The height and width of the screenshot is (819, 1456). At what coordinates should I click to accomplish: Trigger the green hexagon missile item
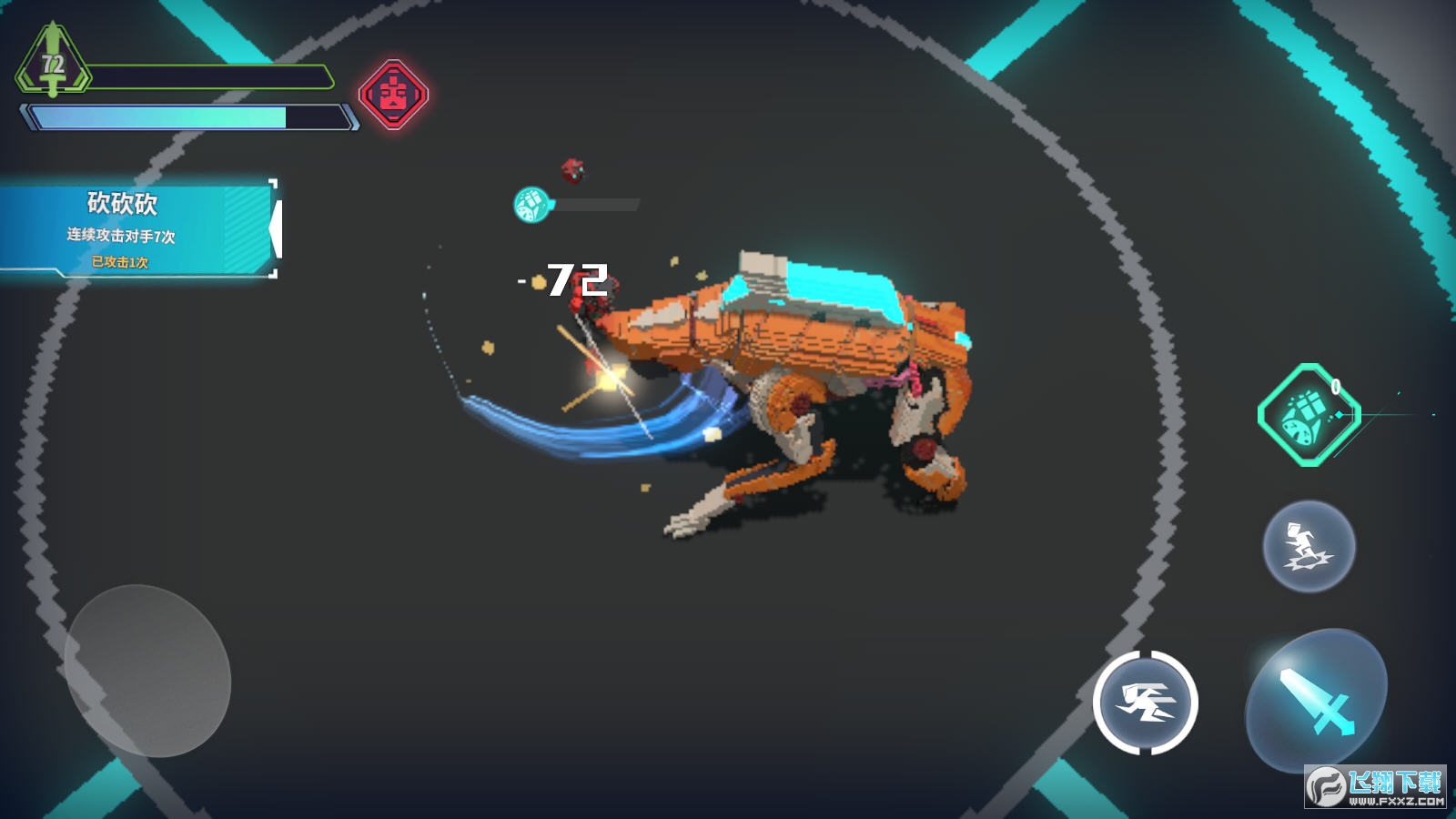pos(1308,415)
